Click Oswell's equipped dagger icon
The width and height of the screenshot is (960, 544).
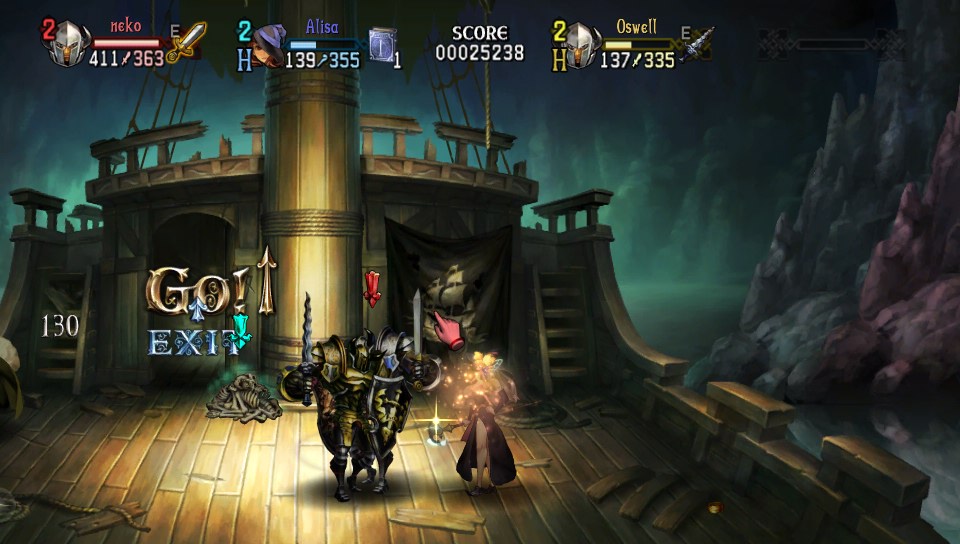pos(700,44)
